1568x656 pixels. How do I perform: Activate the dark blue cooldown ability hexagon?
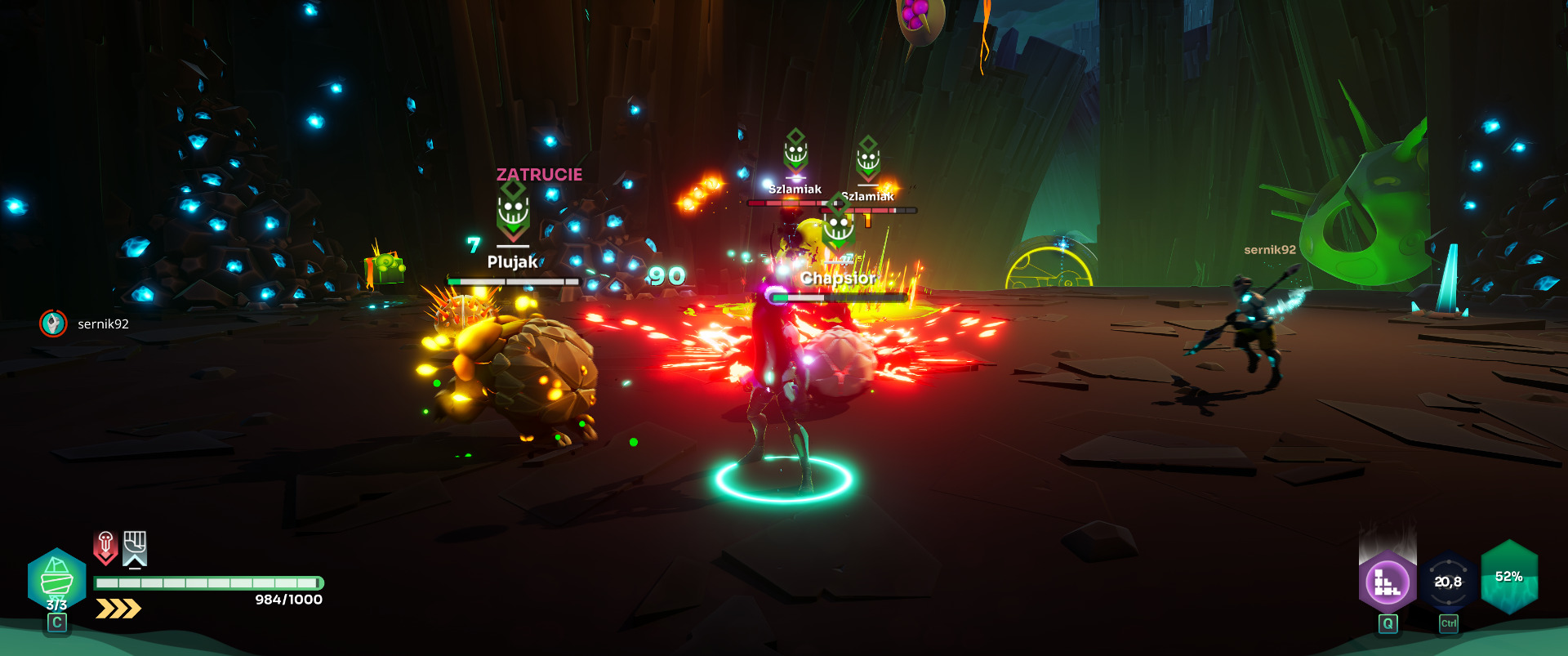point(1448,582)
